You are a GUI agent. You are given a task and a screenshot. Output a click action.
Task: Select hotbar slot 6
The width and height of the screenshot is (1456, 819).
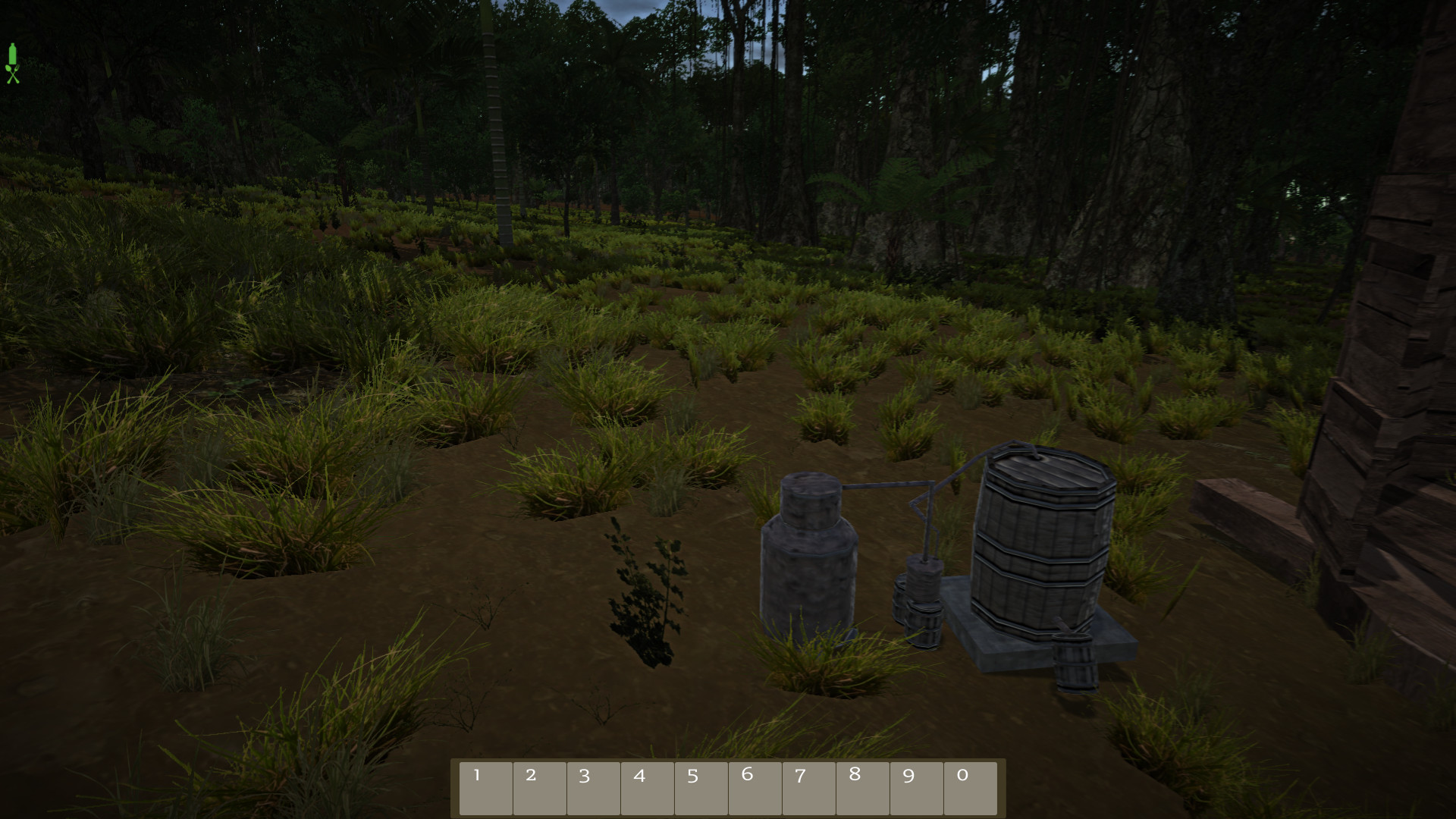[x=755, y=787]
